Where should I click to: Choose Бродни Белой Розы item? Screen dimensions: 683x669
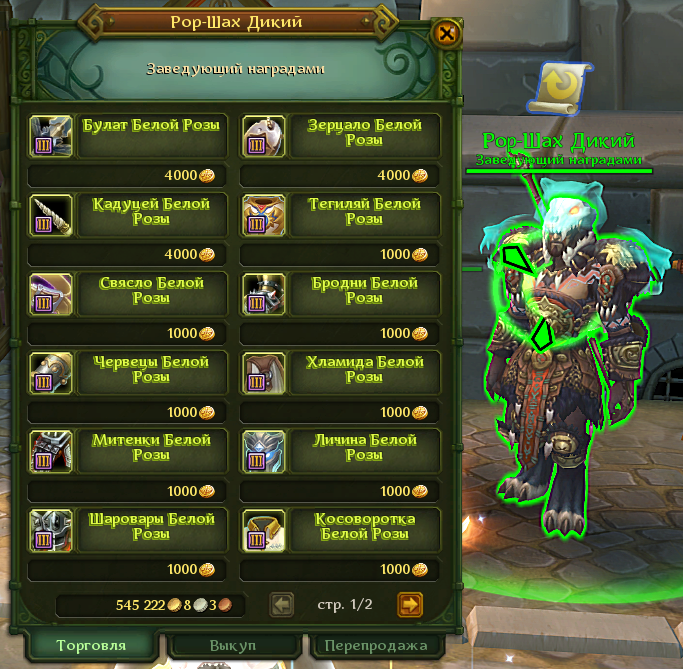coord(263,293)
